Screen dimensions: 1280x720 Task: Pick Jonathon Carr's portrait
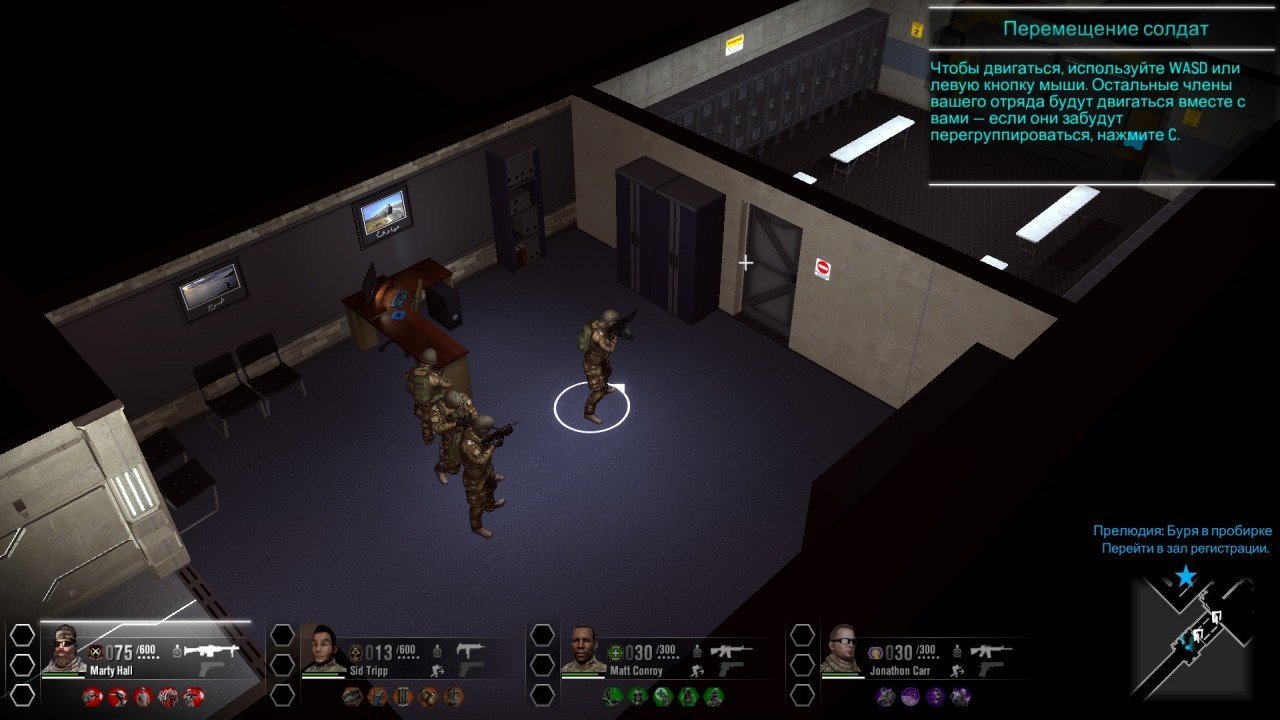tap(842, 648)
